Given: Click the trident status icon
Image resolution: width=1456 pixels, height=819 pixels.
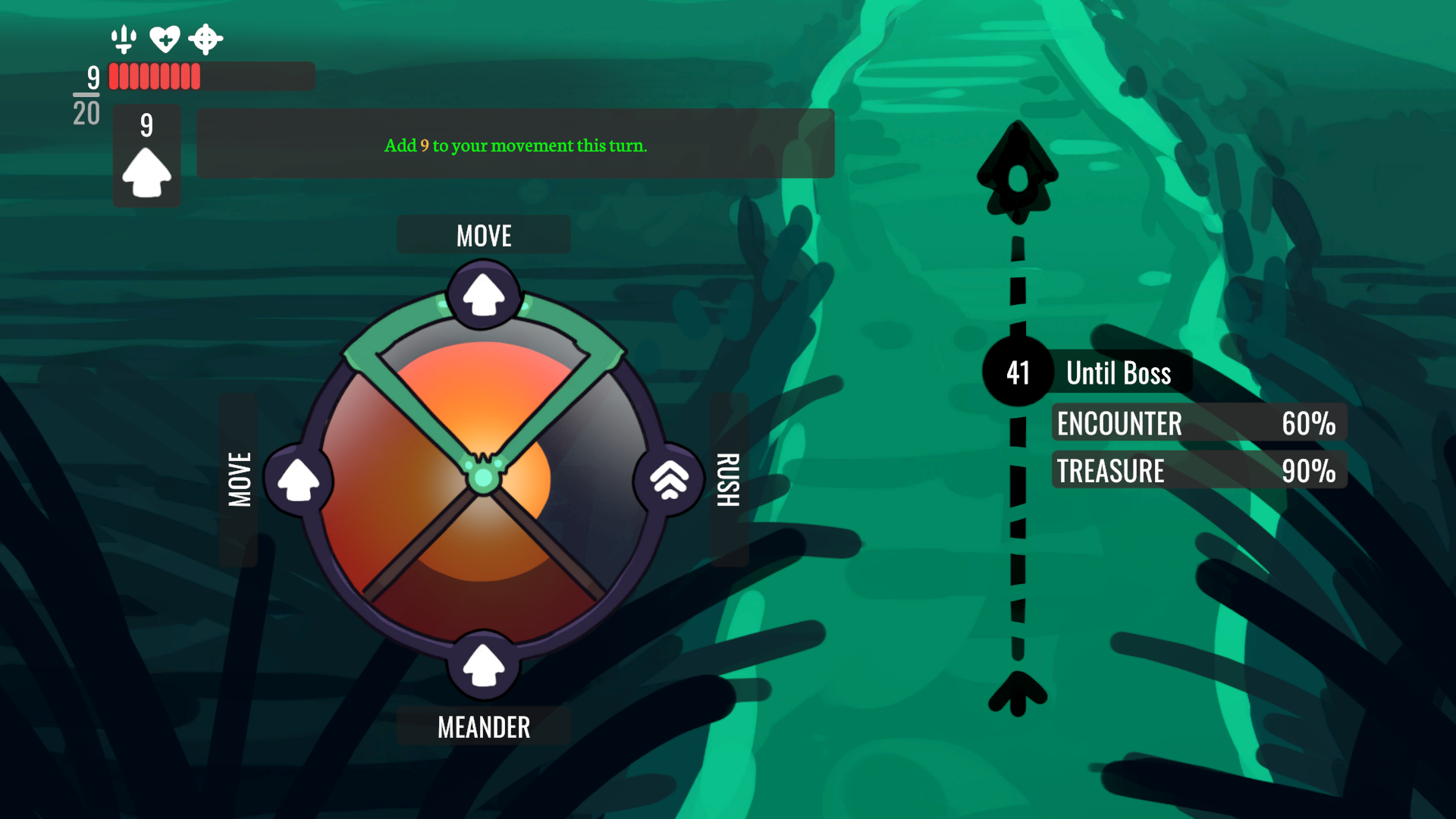Looking at the screenshot, I should coord(124,39).
